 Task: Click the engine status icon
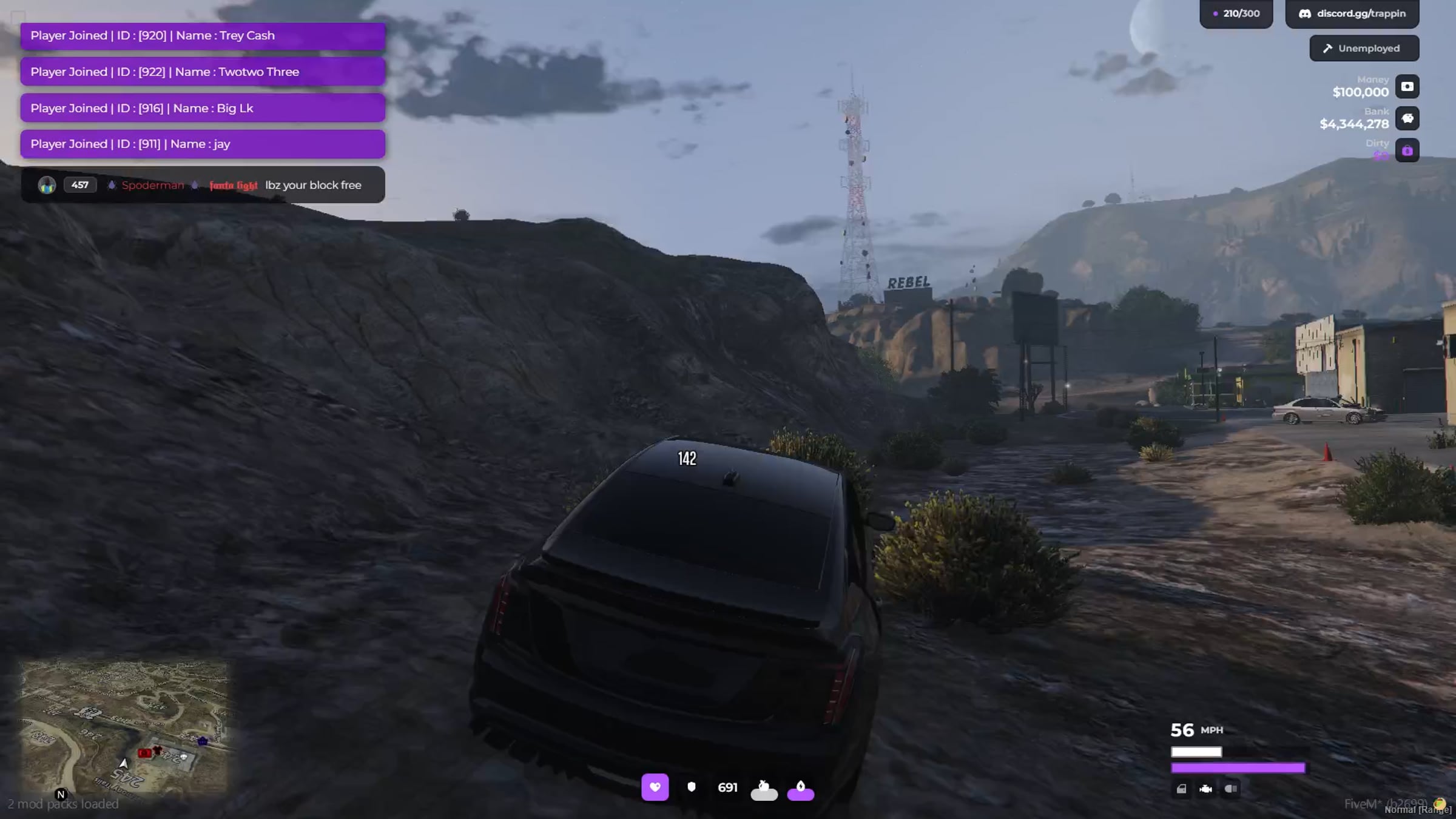[1205, 789]
